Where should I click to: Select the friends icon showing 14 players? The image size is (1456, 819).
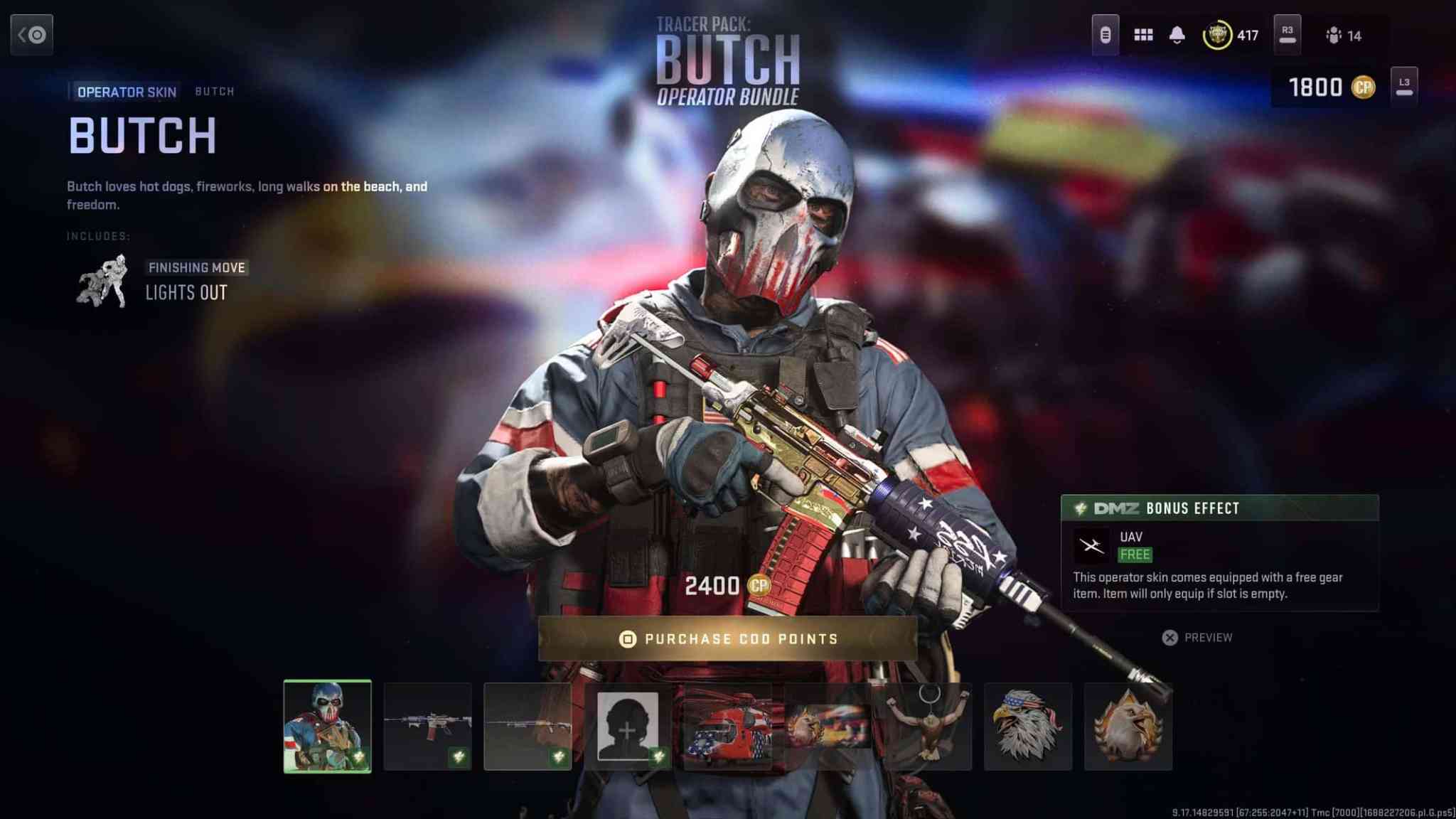[1335, 33]
